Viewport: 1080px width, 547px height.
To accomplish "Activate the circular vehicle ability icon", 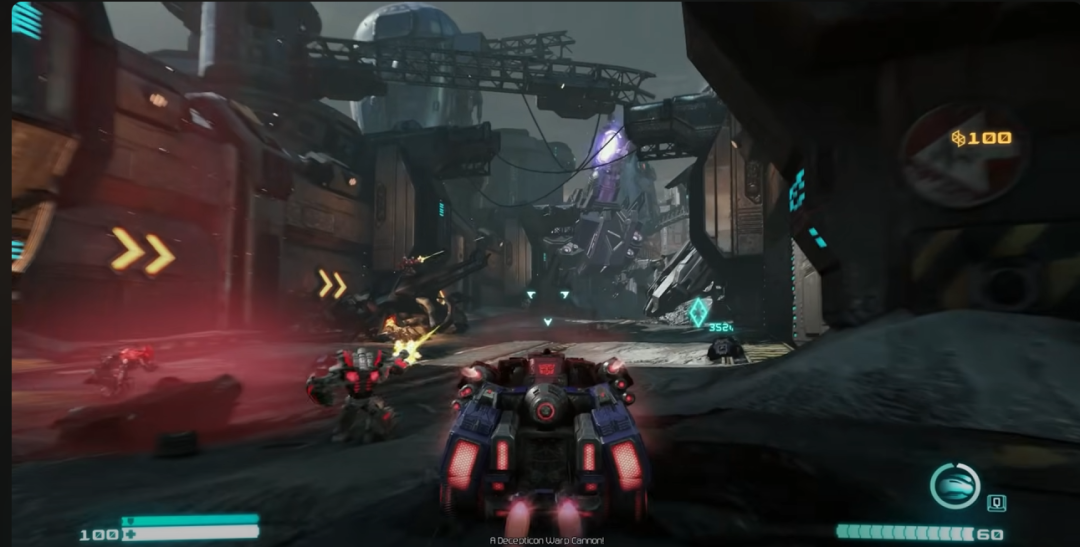I will click(x=955, y=485).
